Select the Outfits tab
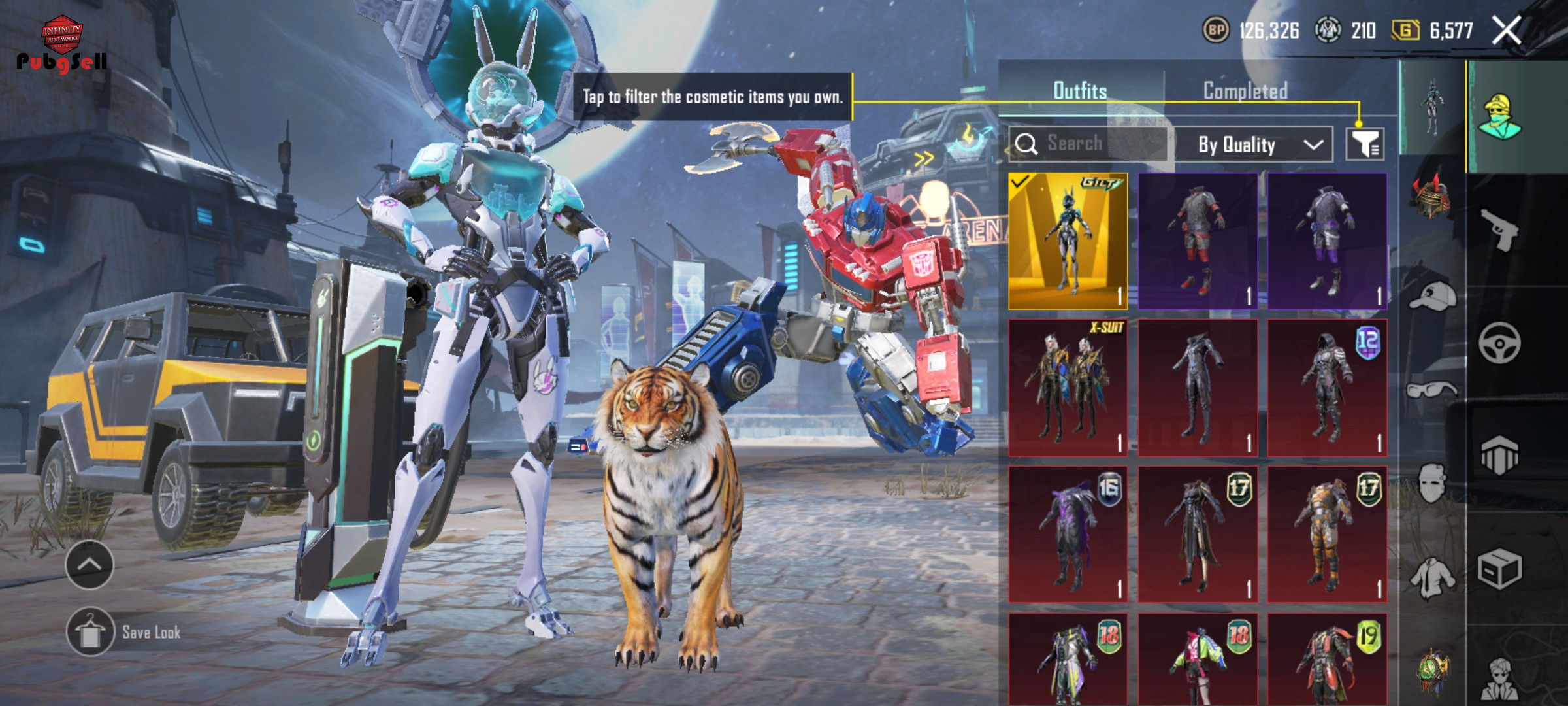The width and height of the screenshot is (1568, 706). pyautogui.click(x=1080, y=91)
